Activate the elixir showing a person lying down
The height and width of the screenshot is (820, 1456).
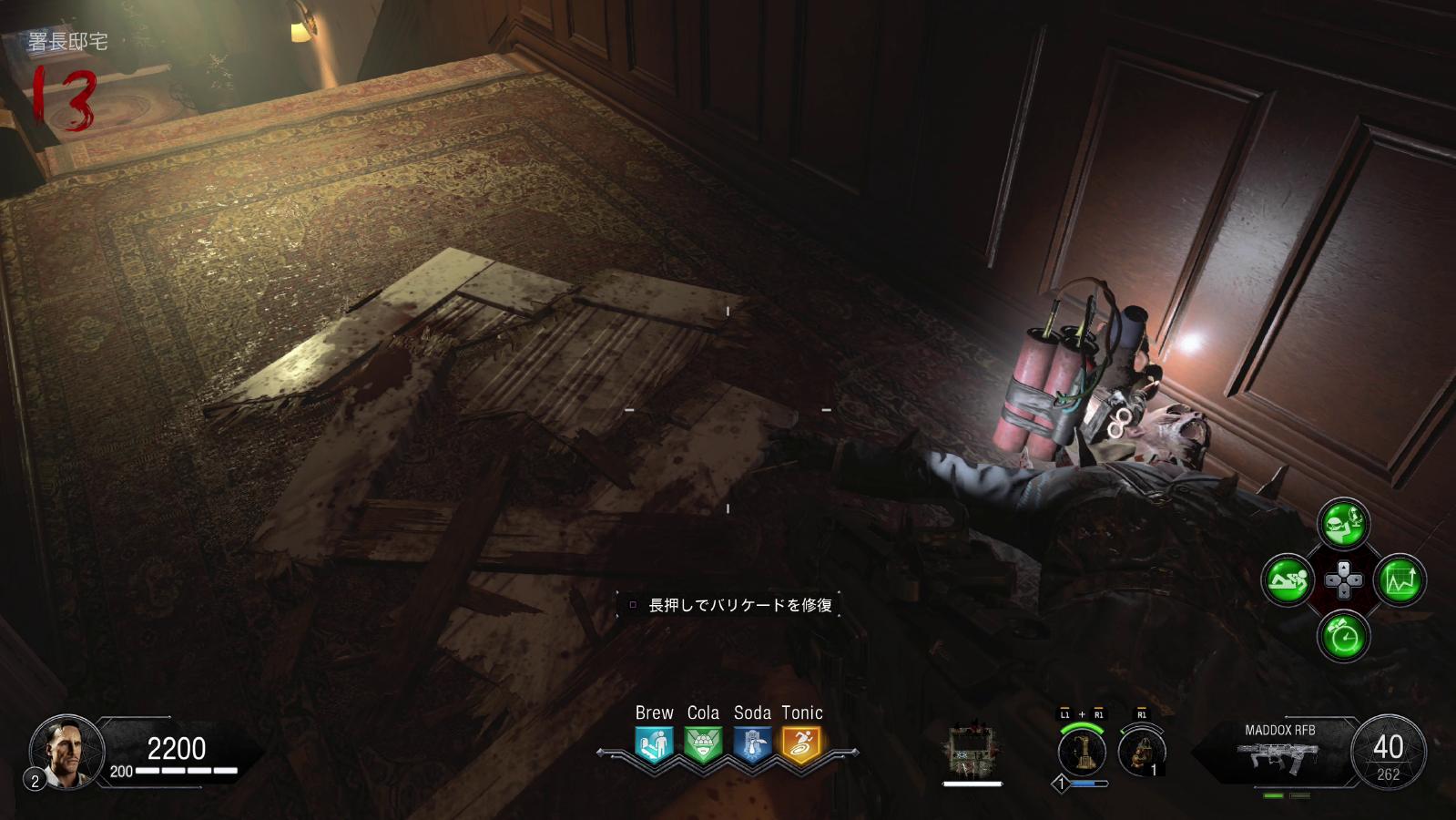pyautogui.click(x=1287, y=579)
